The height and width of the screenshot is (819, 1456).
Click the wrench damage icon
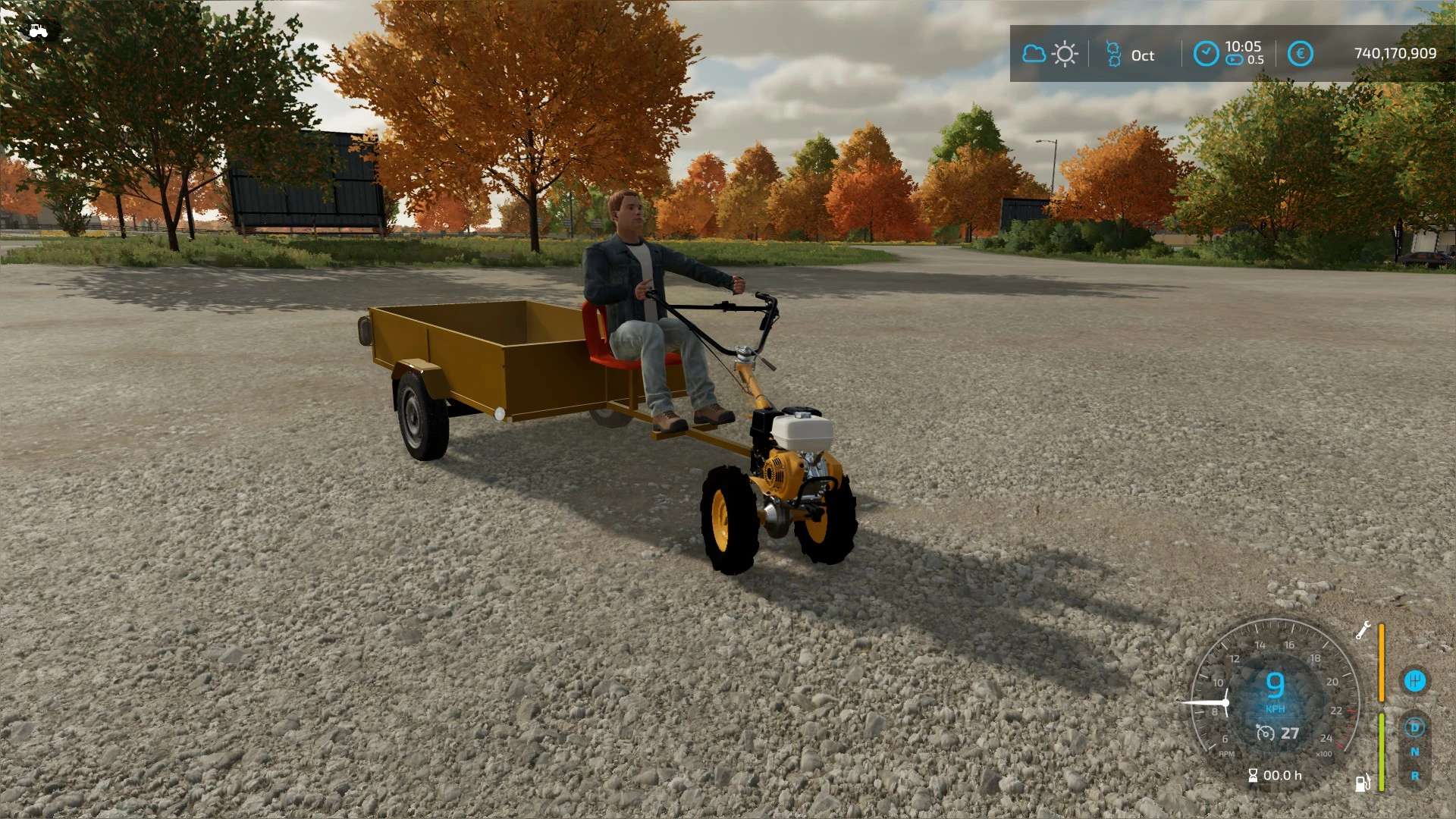[1363, 630]
